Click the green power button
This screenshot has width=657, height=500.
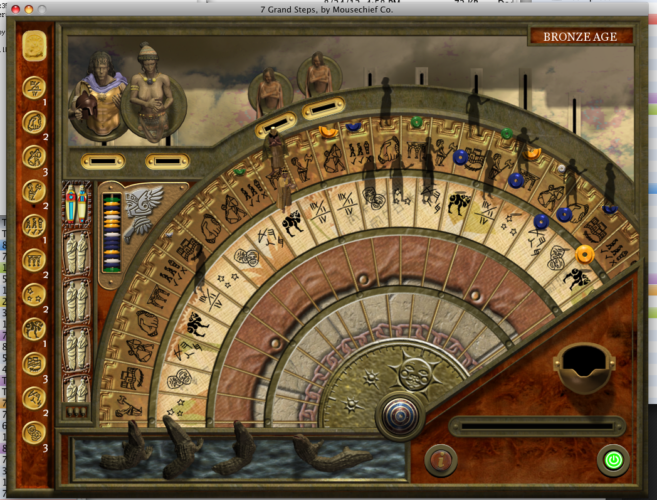pos(611,460)
